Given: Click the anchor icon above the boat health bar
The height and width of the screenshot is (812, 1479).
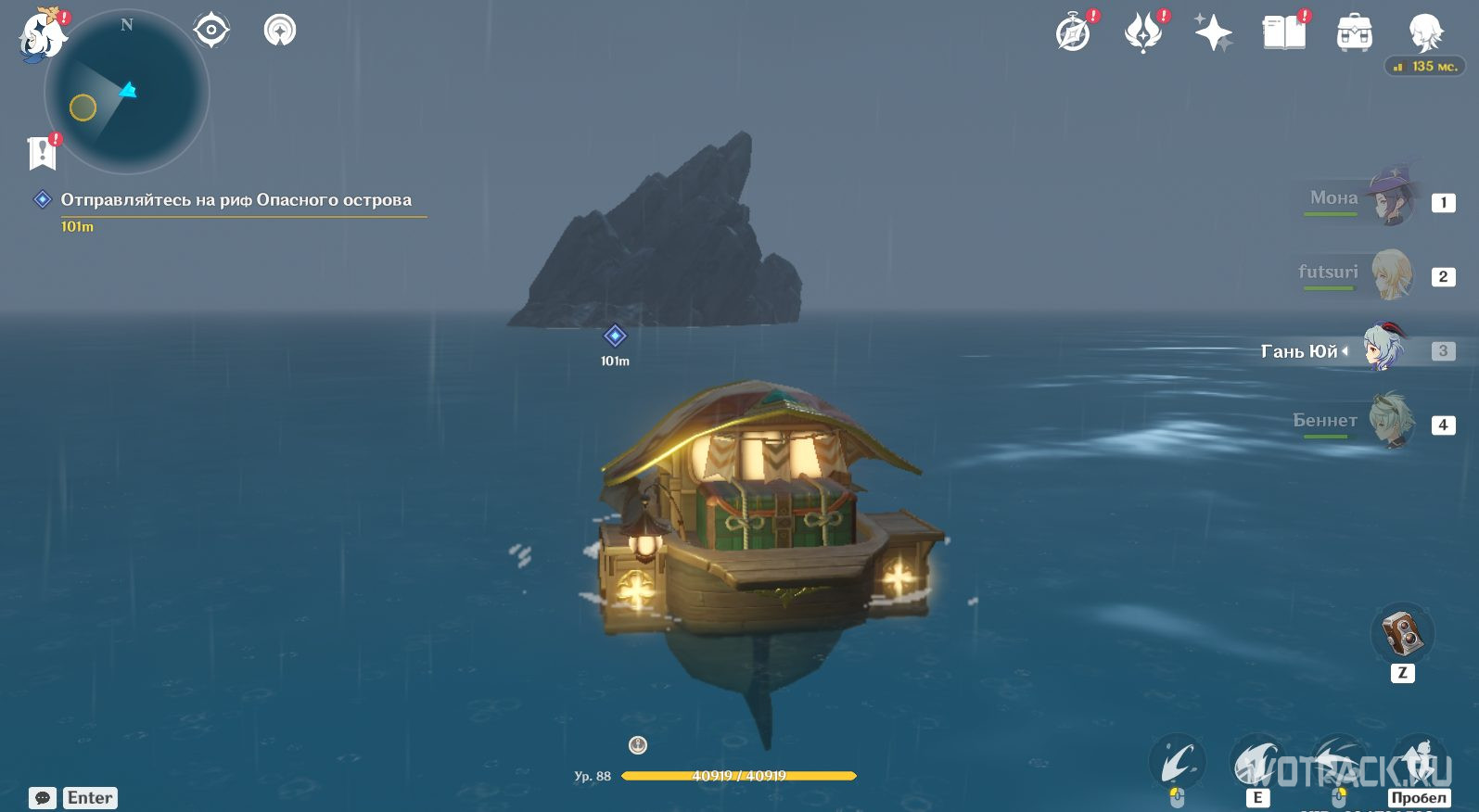Looking at the screenshot, I should 638,744.
